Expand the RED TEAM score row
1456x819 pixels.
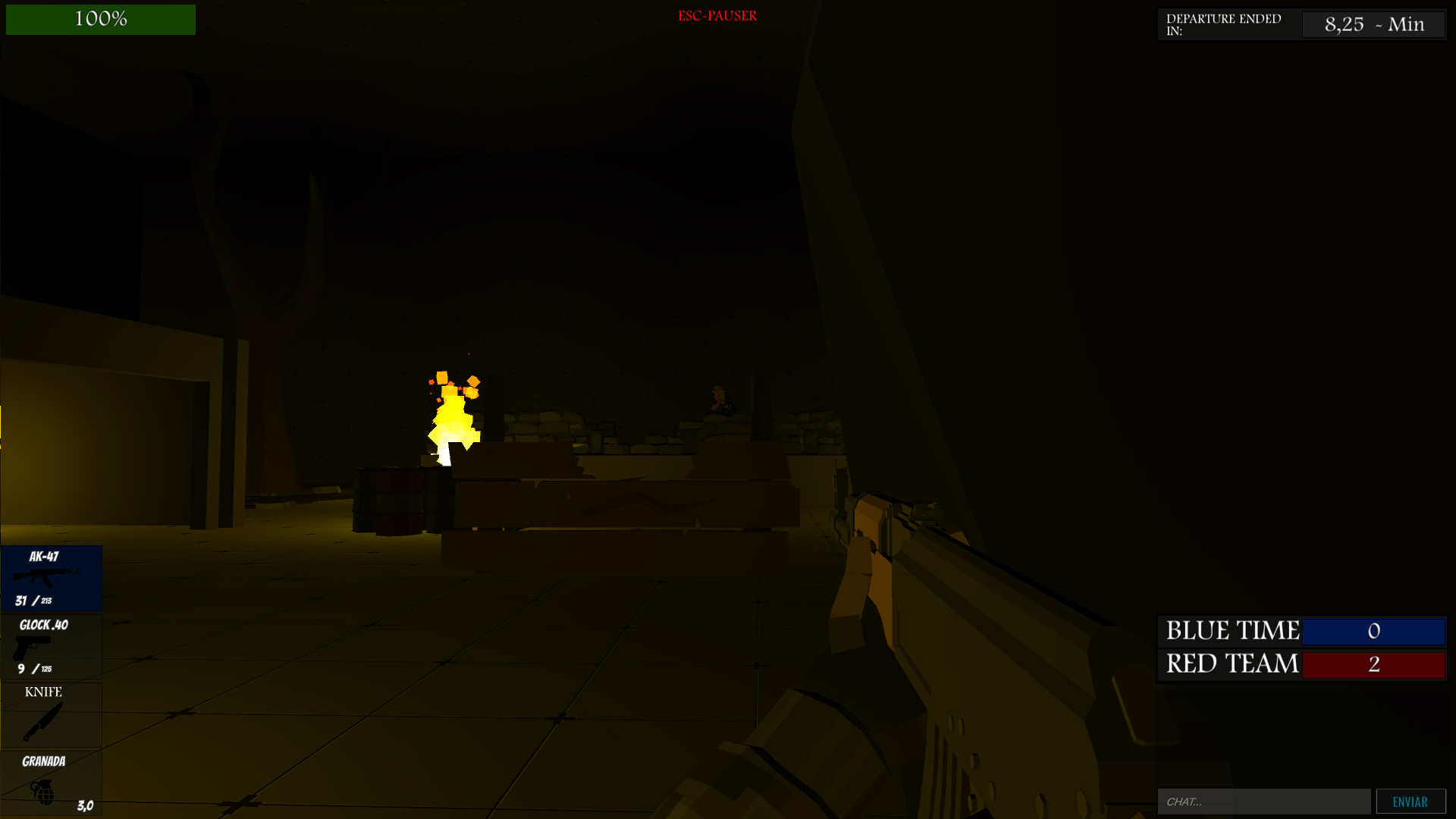click(x=1301, y=664)
